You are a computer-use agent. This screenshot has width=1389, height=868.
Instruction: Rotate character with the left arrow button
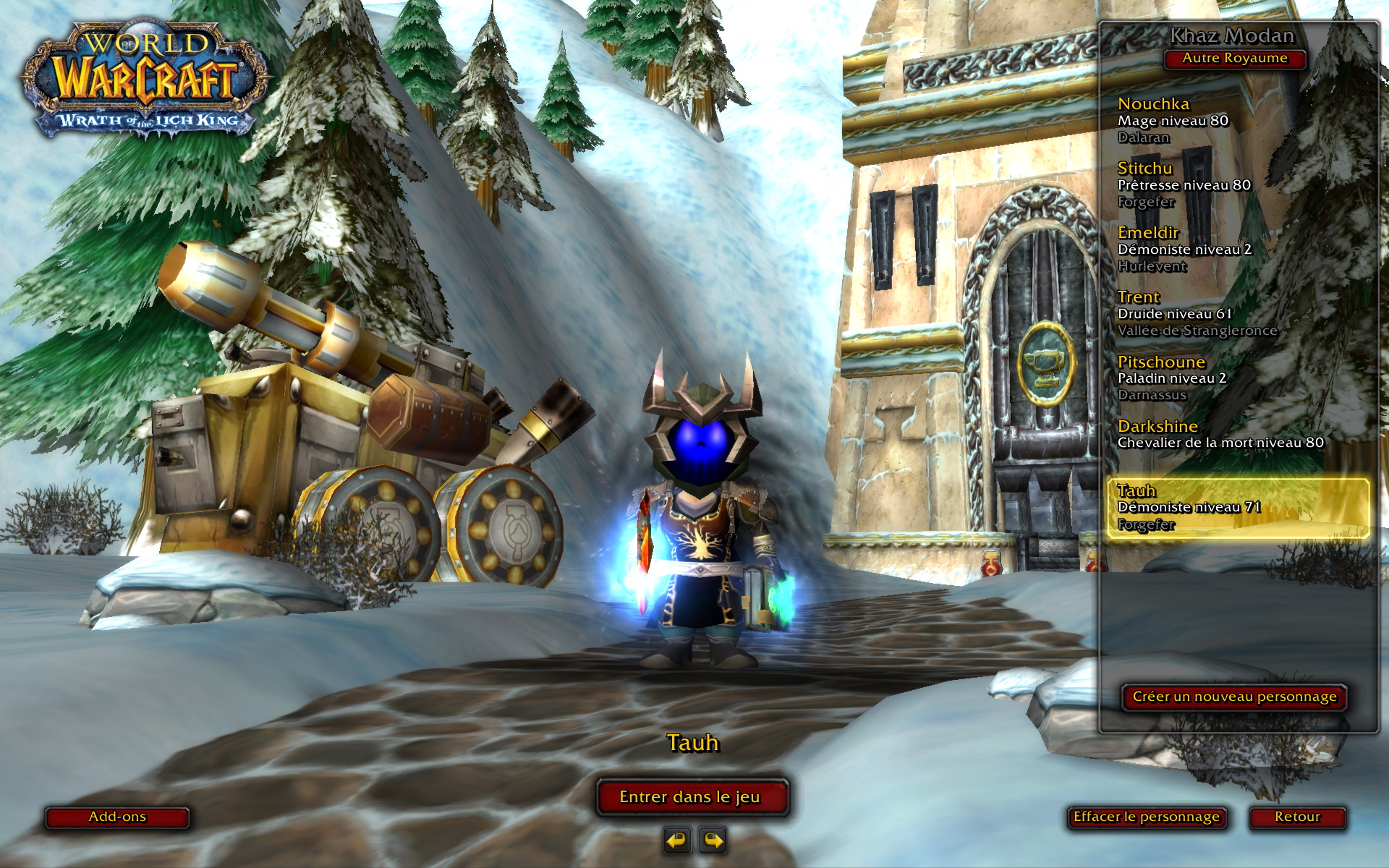pos(676,841)
